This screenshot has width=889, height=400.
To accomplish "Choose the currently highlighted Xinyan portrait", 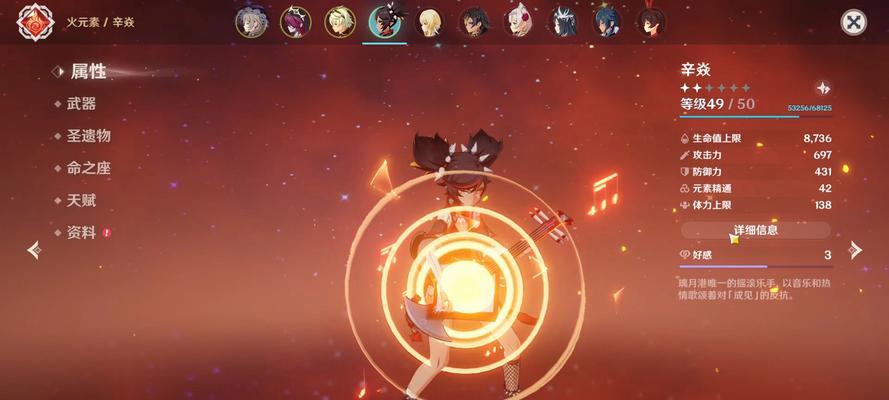I will 385,22.
